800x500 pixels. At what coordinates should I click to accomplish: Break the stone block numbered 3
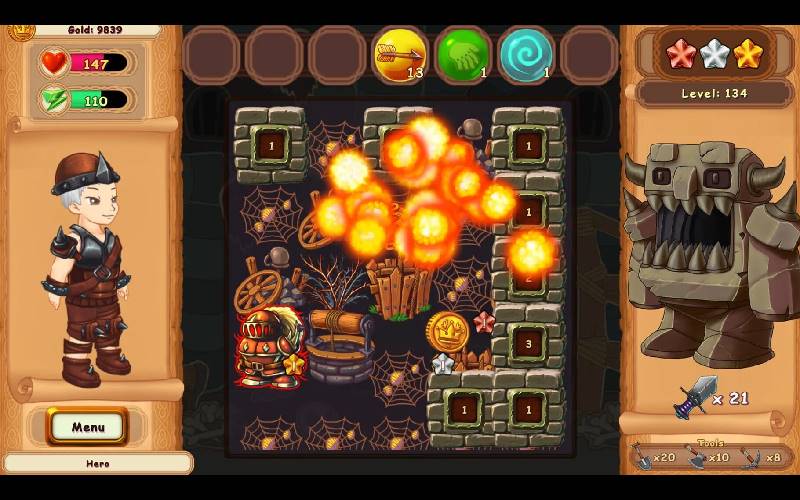pos(528,343)
